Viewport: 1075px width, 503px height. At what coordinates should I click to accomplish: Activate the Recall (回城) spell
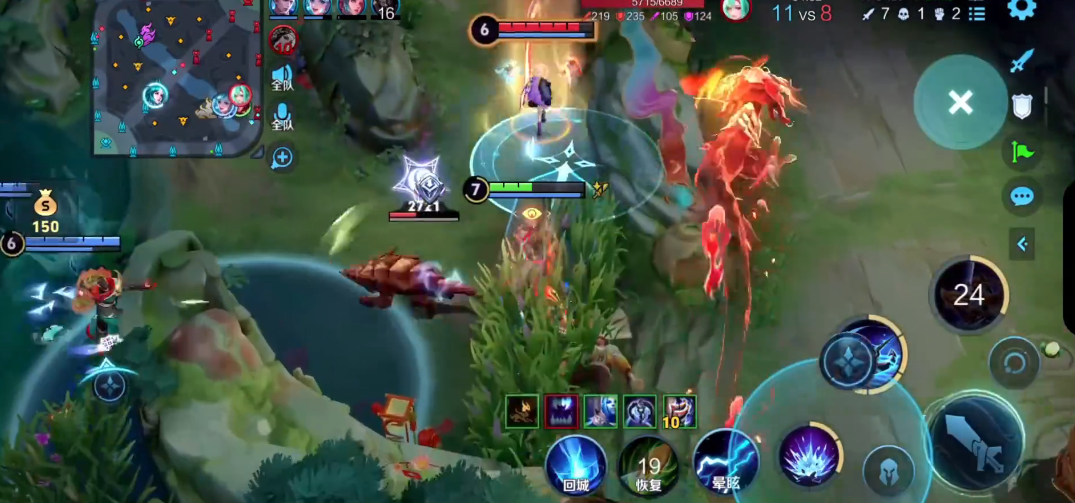(x=576, y=465)
